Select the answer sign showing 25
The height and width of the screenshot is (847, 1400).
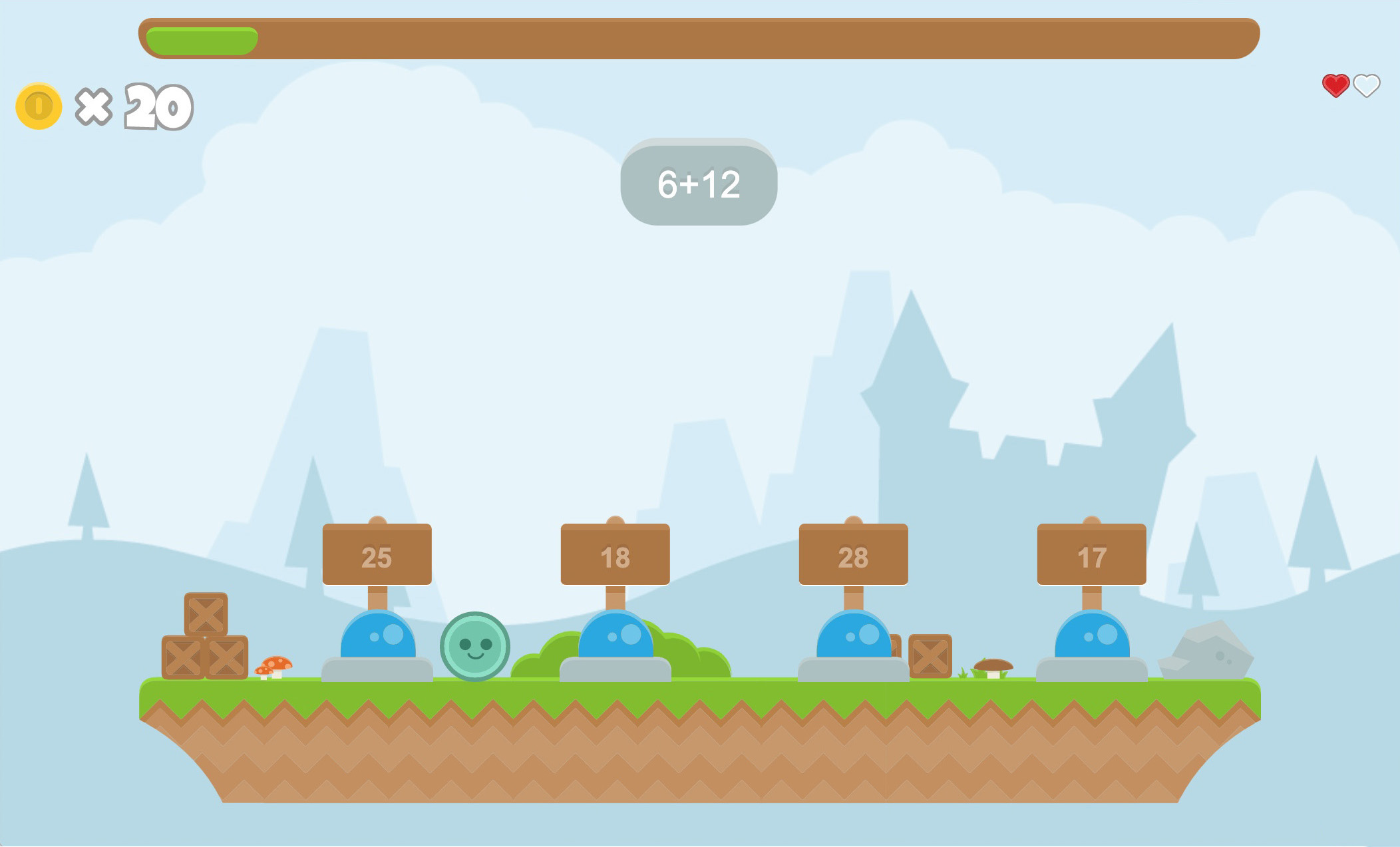(376, 556)
